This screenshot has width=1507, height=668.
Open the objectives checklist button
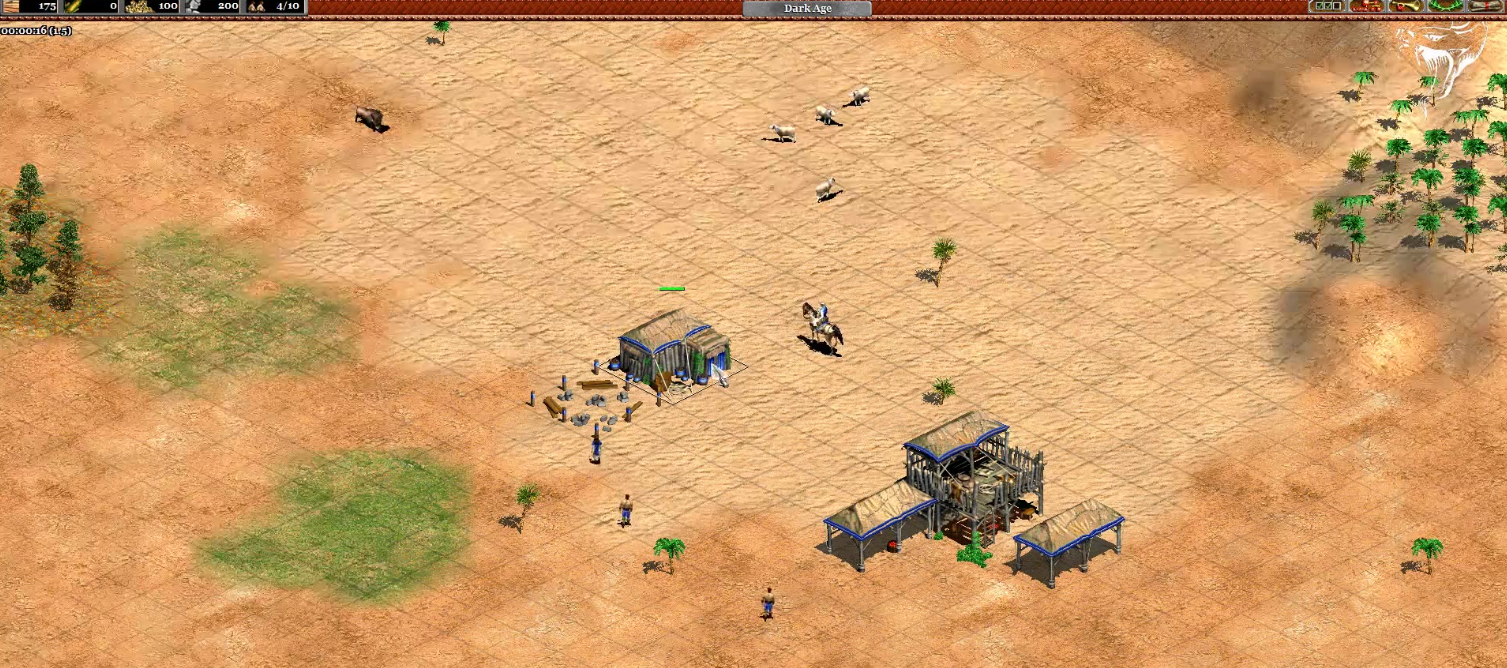(x=1328, y=7)
